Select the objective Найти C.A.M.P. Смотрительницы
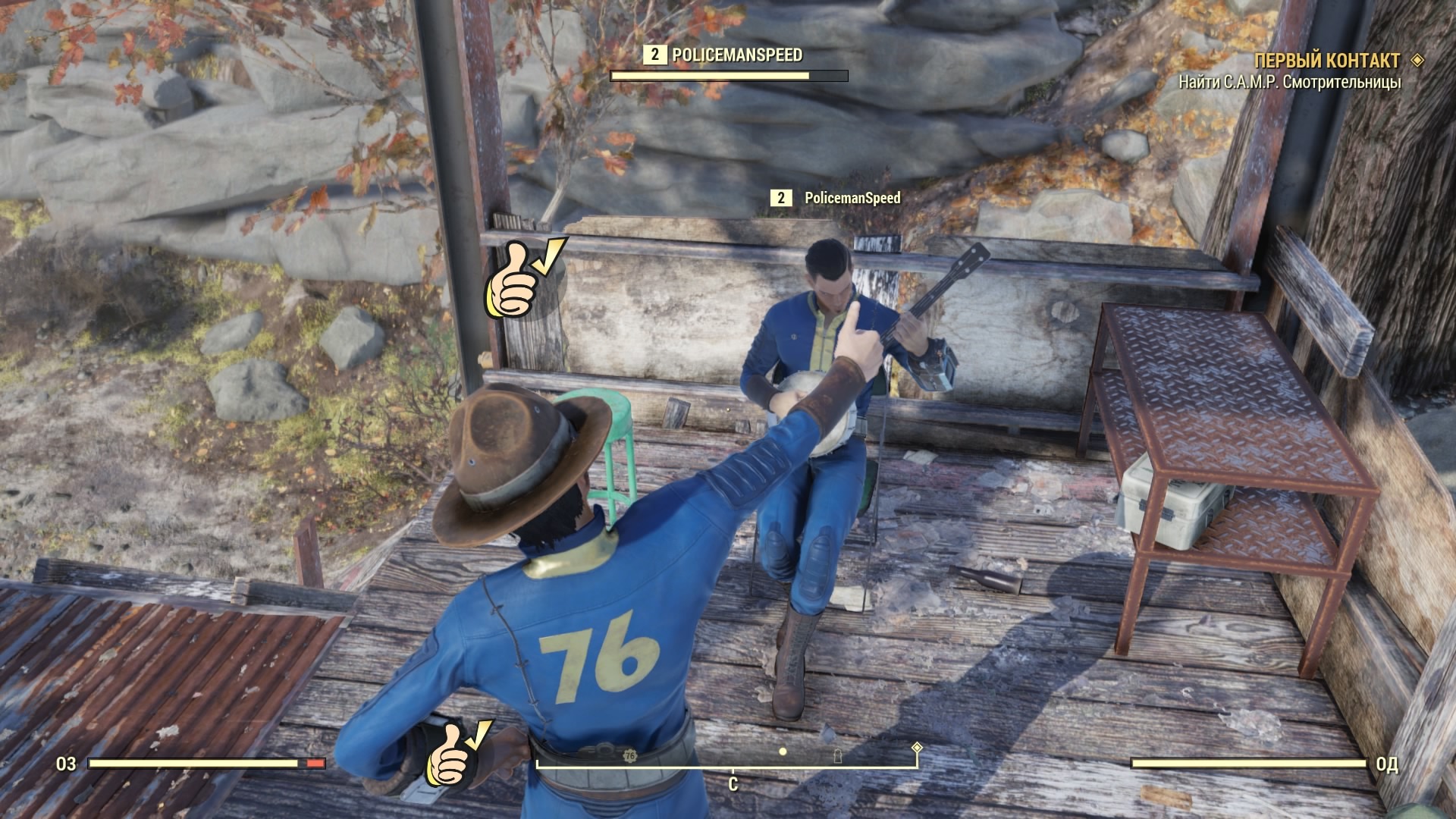 [1289, 83]
